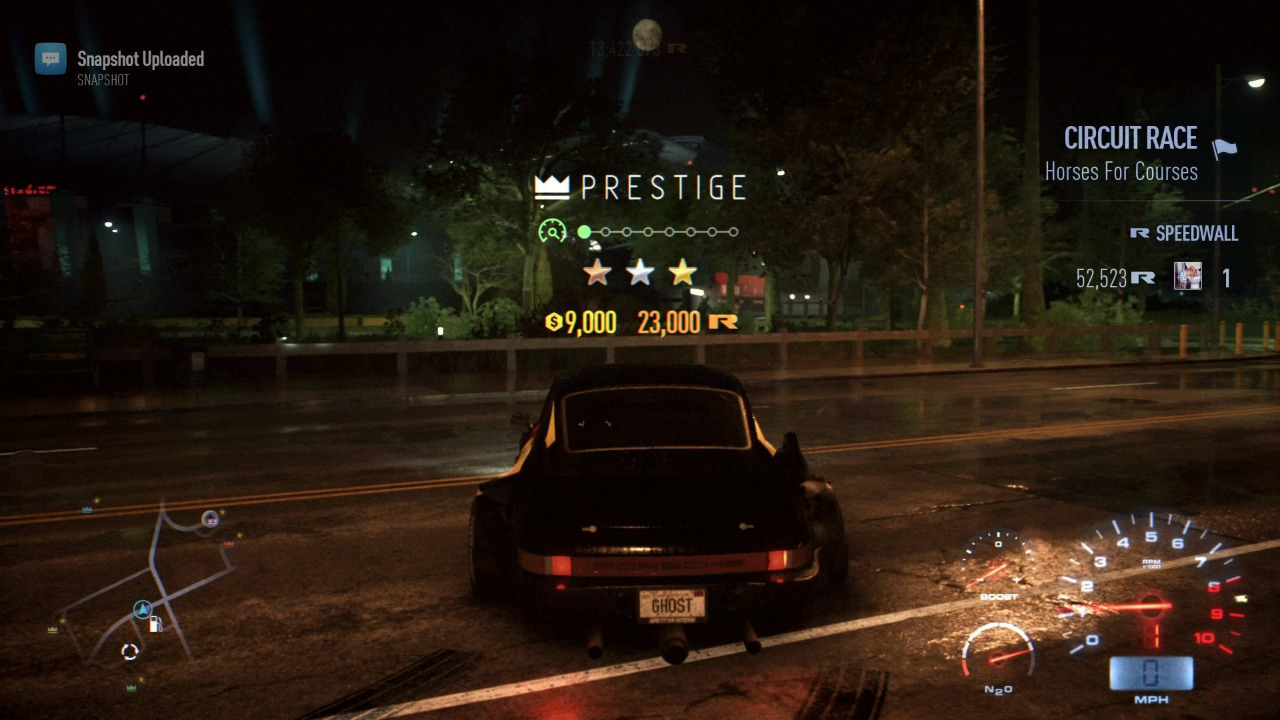Screen dimensions: 1280x720
Task: Select the white ring waypoint marker on minimap
Action: 130,652
